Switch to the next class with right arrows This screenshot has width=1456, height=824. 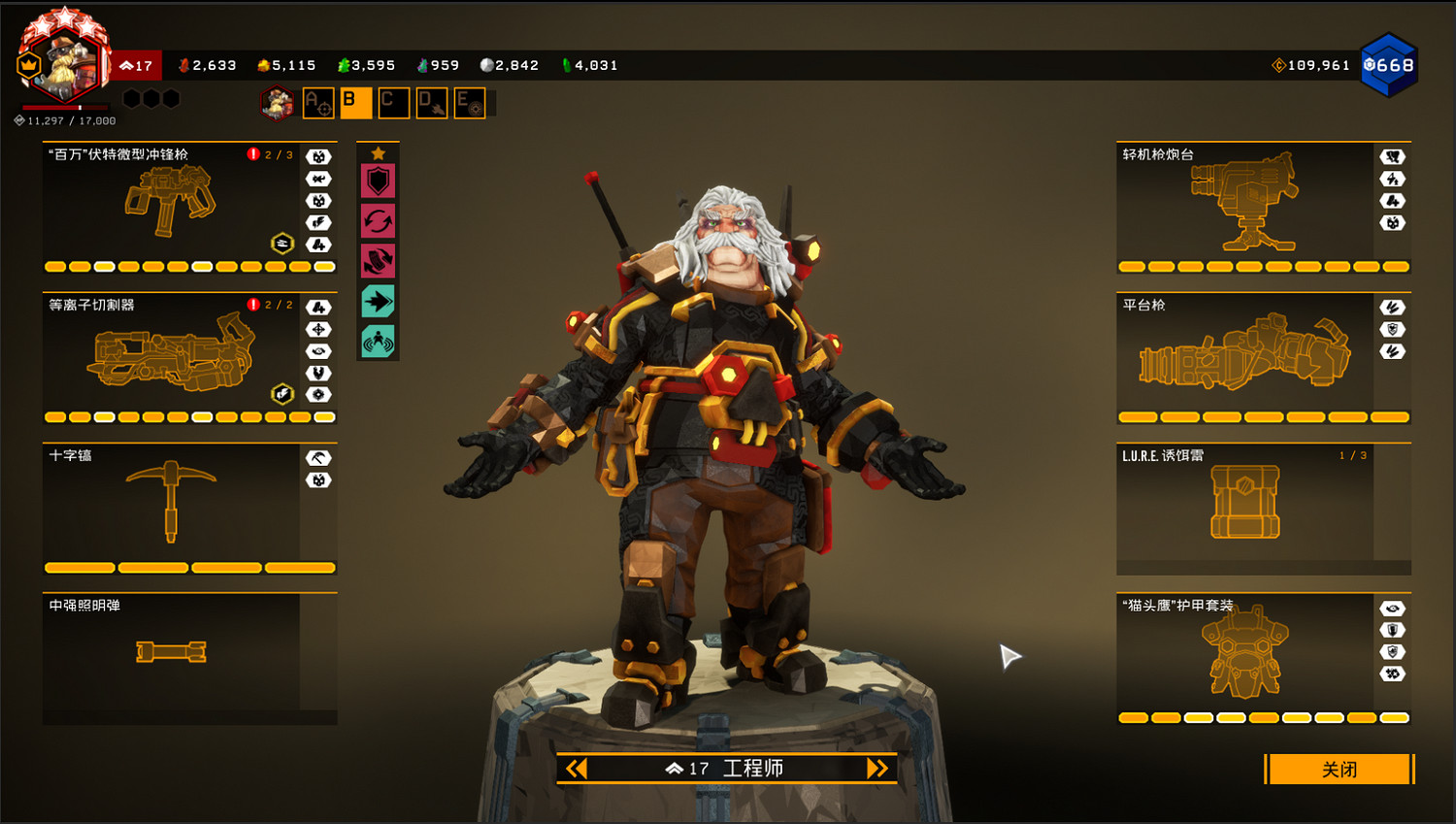(x=877, y=769)
